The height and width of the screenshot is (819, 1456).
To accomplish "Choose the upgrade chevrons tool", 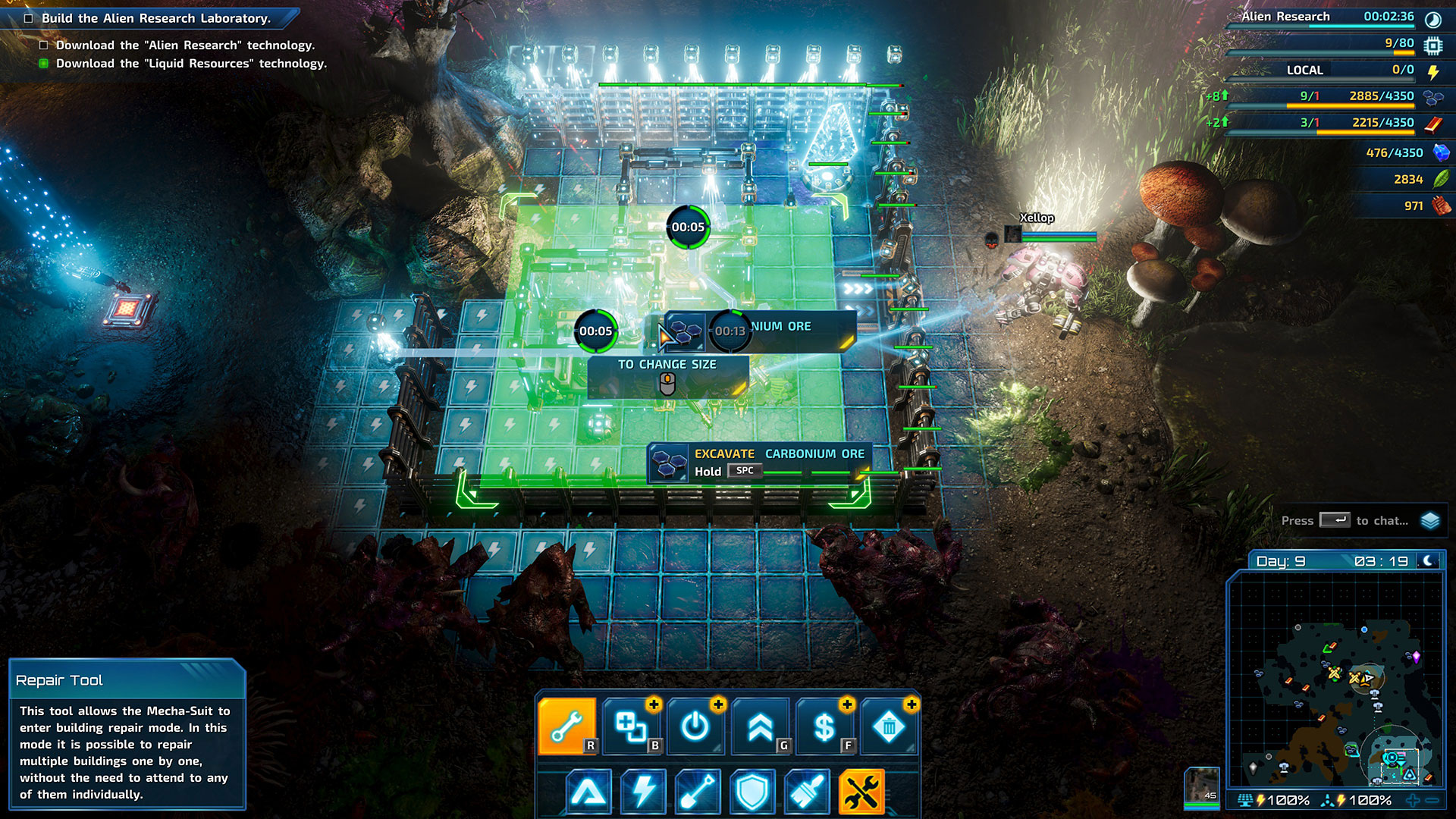I will pos(760,726).
